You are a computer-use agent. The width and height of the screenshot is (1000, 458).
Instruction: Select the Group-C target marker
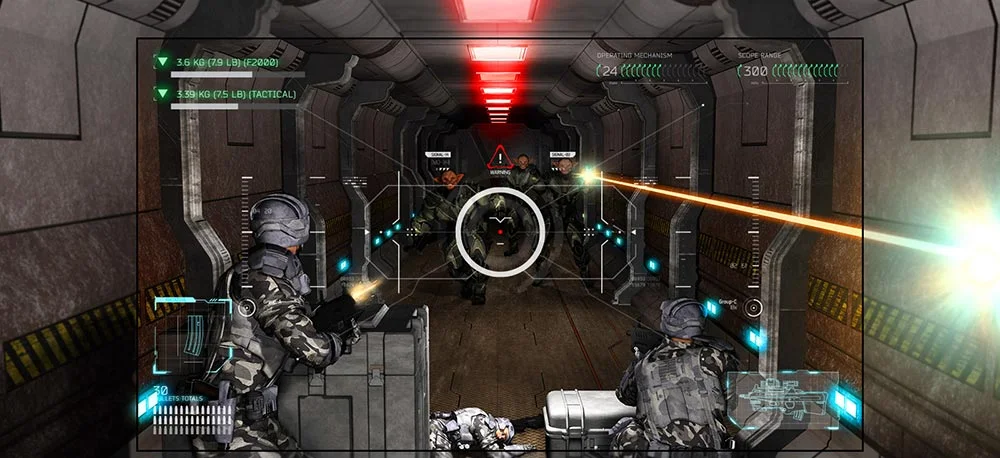(754, 307)
